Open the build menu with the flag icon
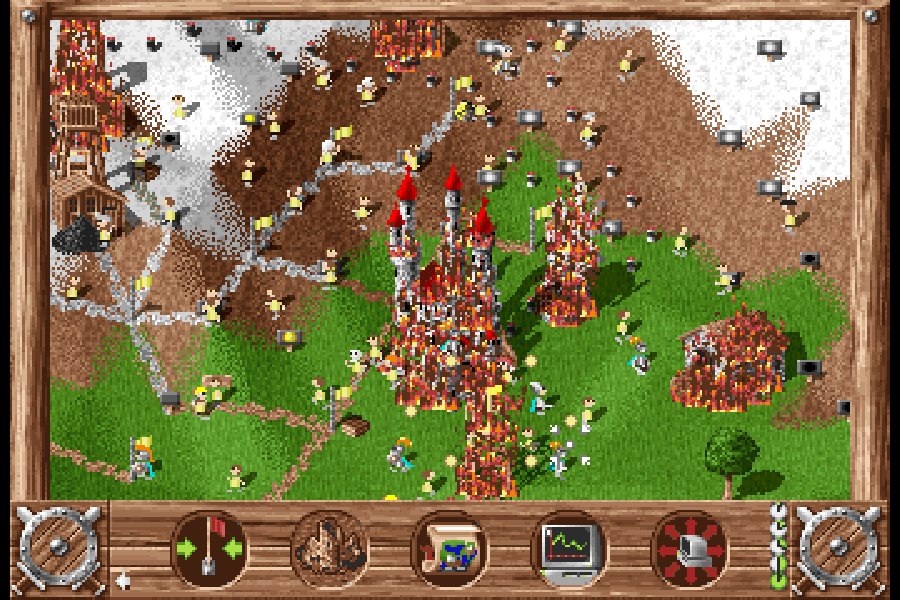Image resolution: width=900 pixels, height=600 pixels. click(x=210, y=548)
